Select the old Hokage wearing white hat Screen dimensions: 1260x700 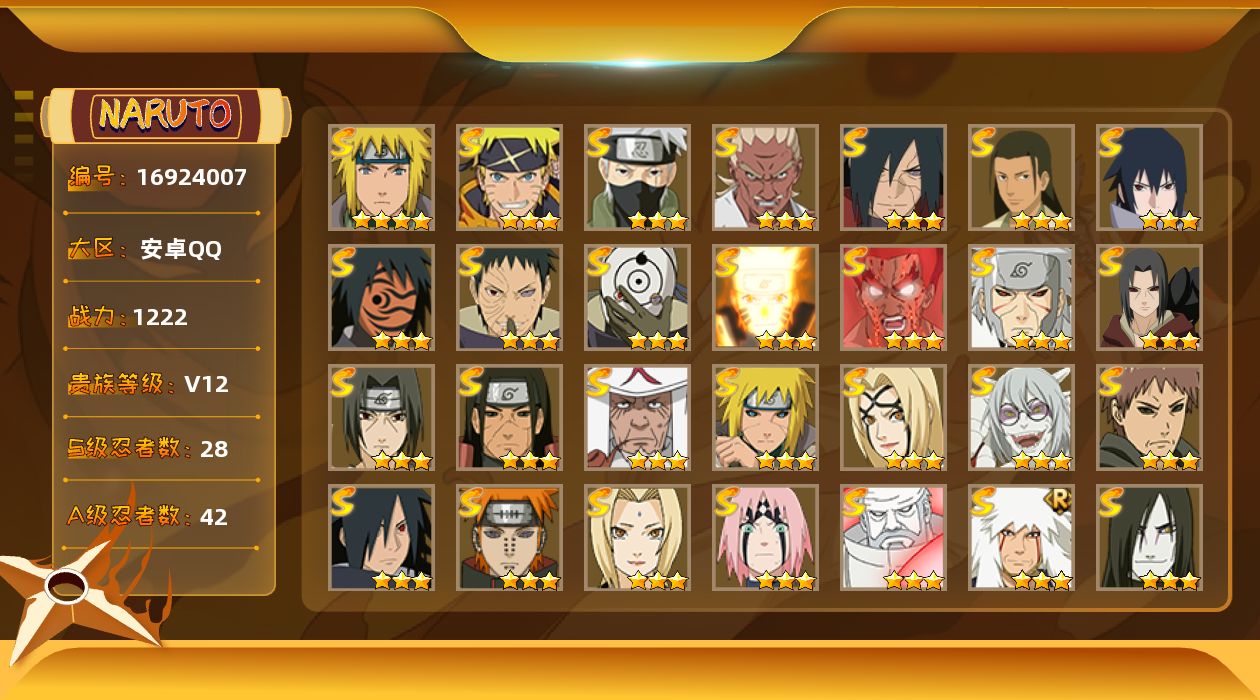point(637,418)
